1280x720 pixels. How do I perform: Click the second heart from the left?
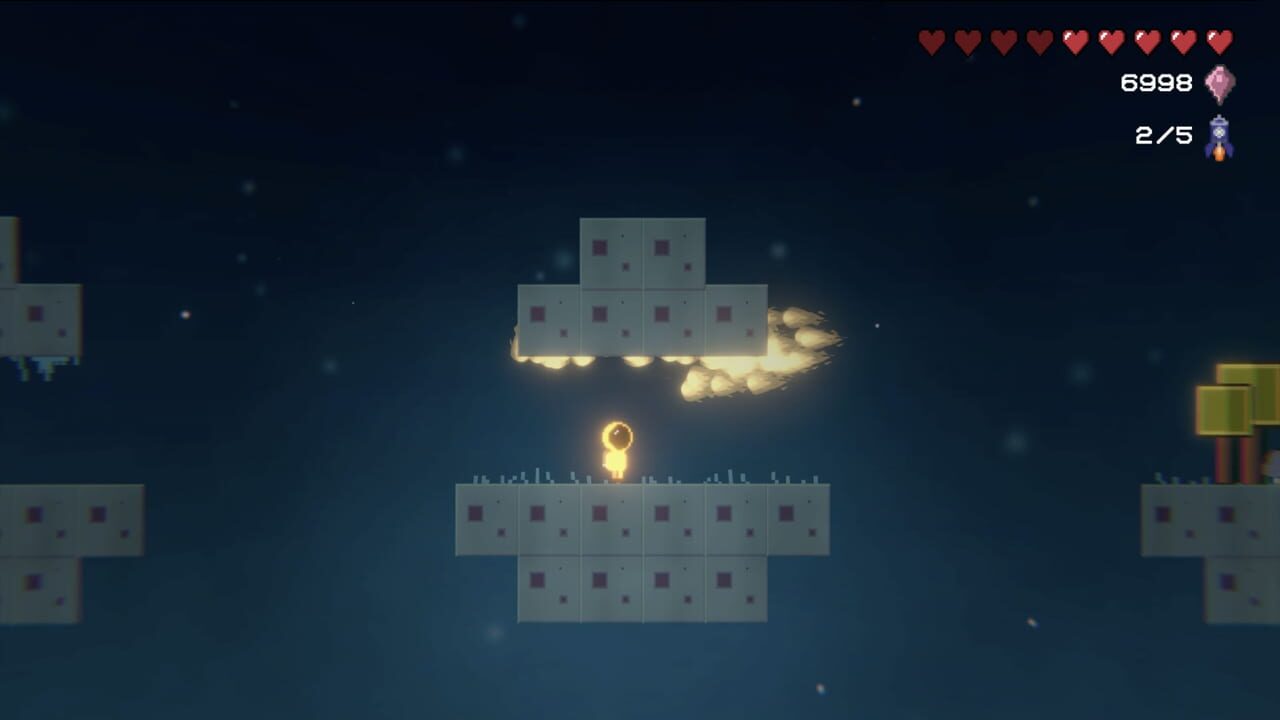[966, 43]
